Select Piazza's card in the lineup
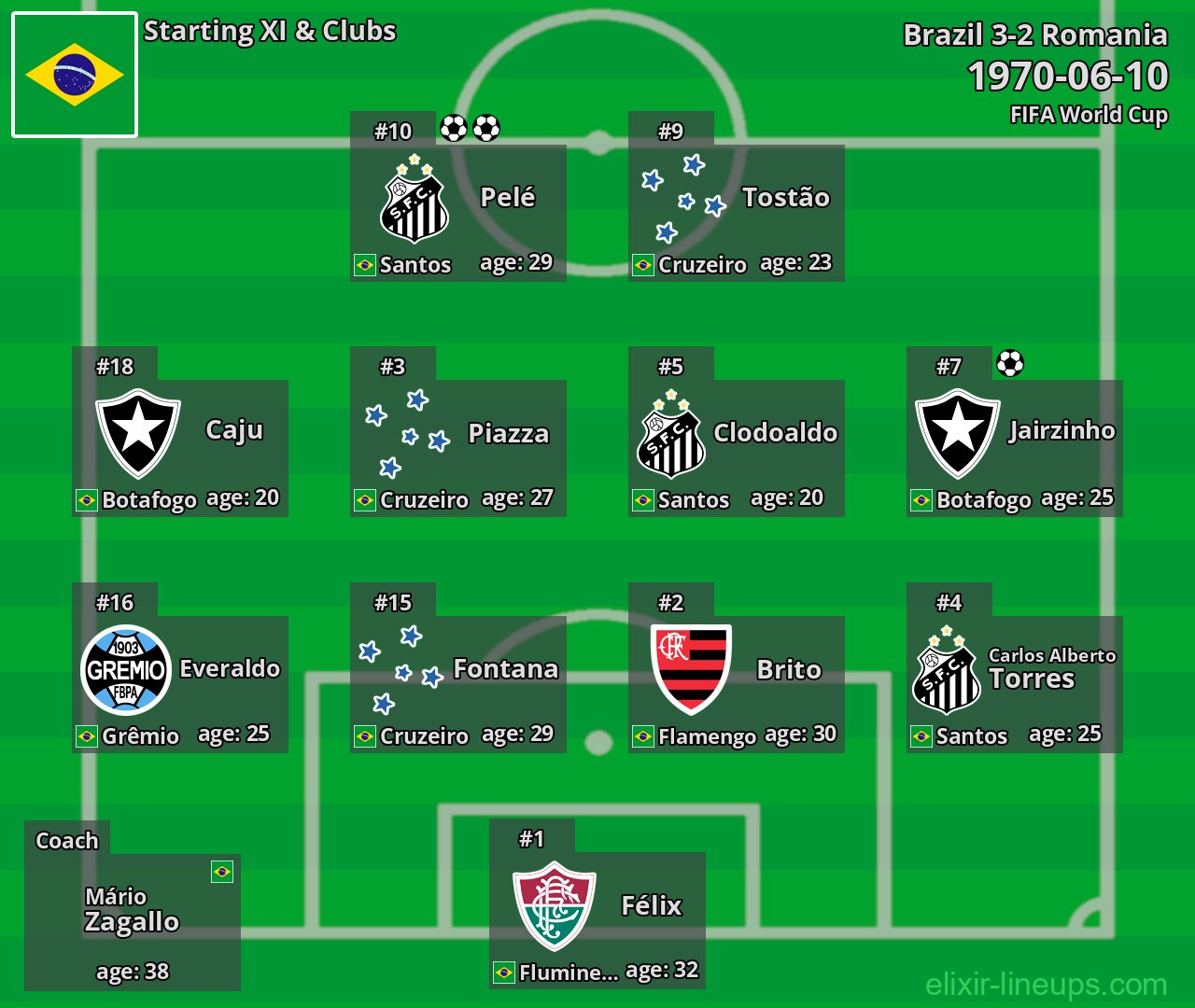This screenshot has width=1195, height=1008. (458, 448)
